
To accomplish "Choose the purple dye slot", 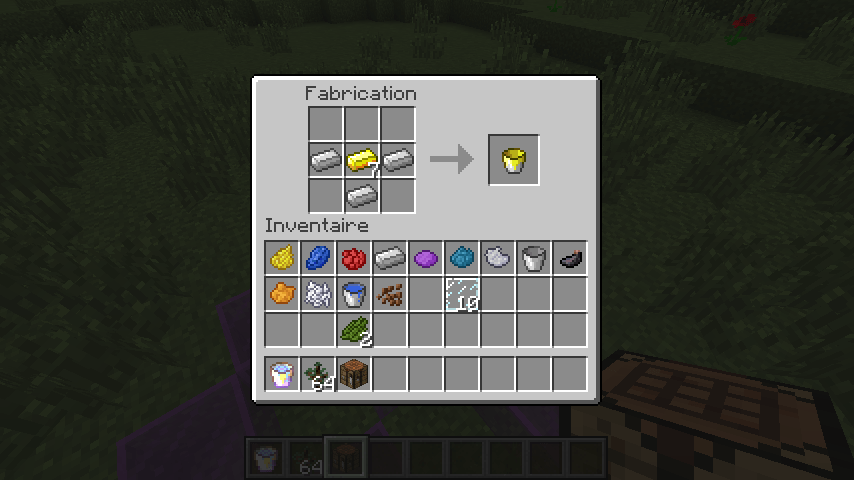I will coord(426,259).
